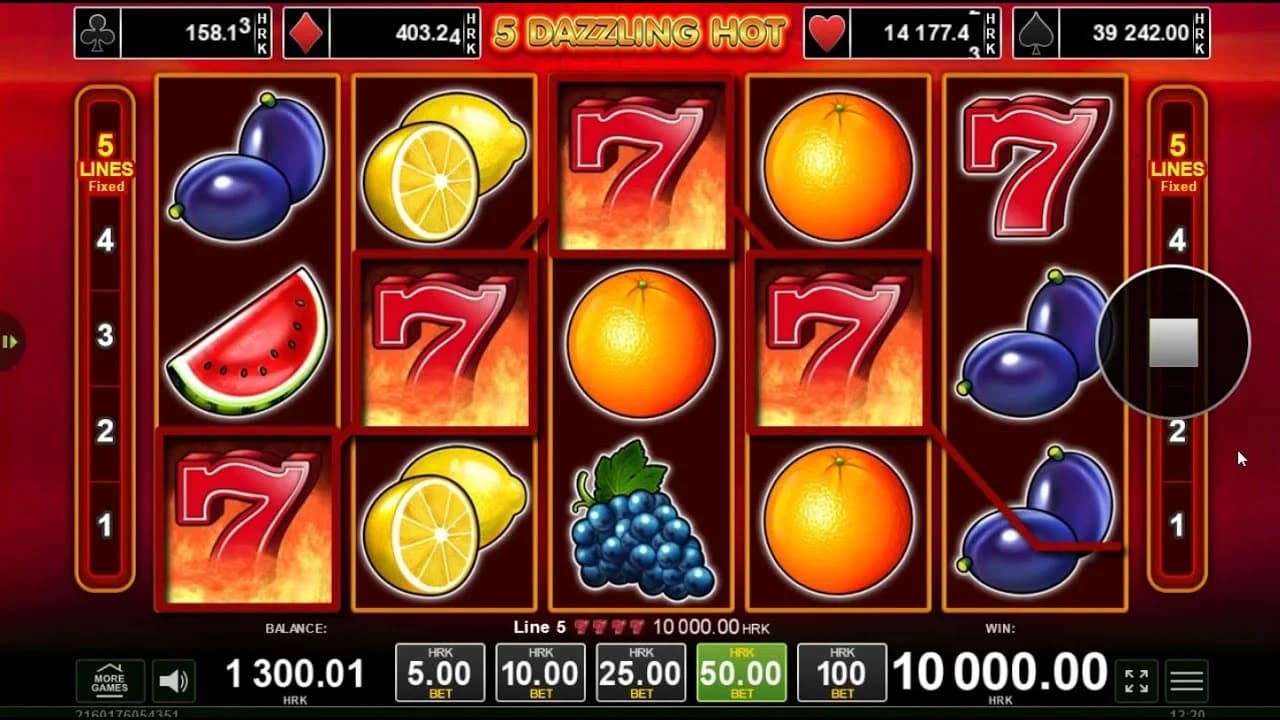Select the HRK 25.00 bet

click(x=639, y=672)
